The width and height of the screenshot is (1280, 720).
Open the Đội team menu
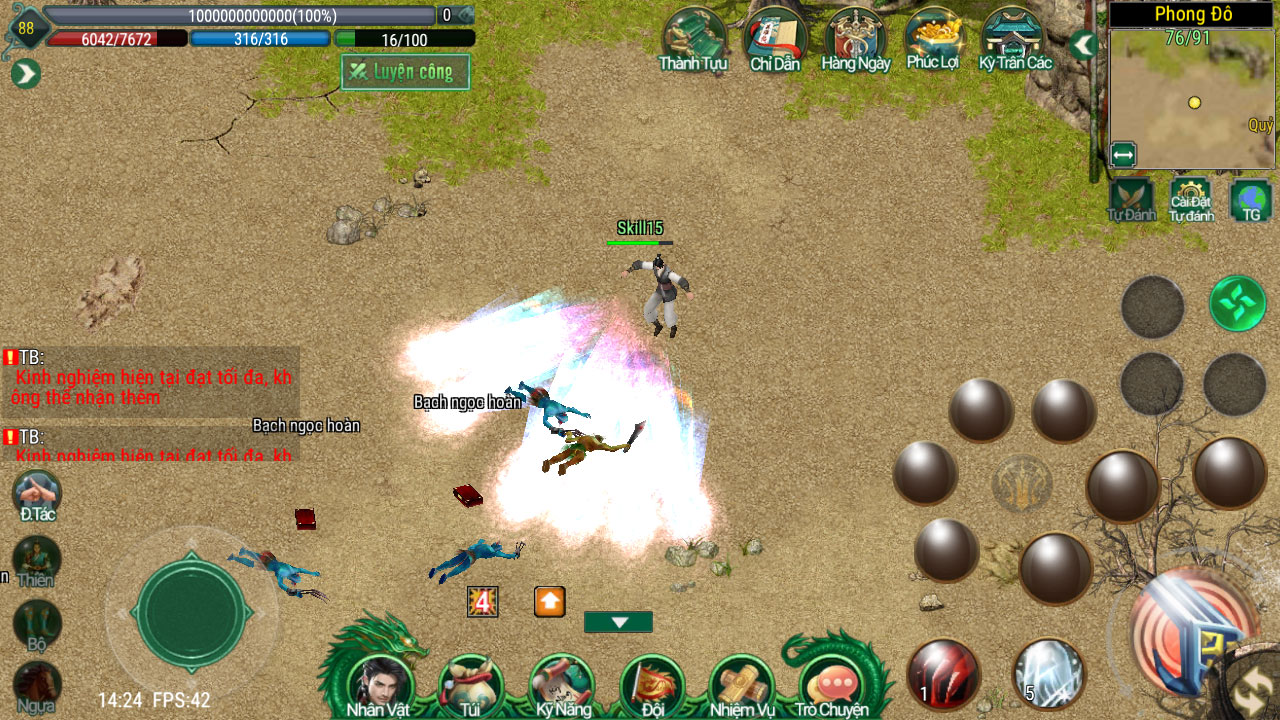(x=652, y=684)
